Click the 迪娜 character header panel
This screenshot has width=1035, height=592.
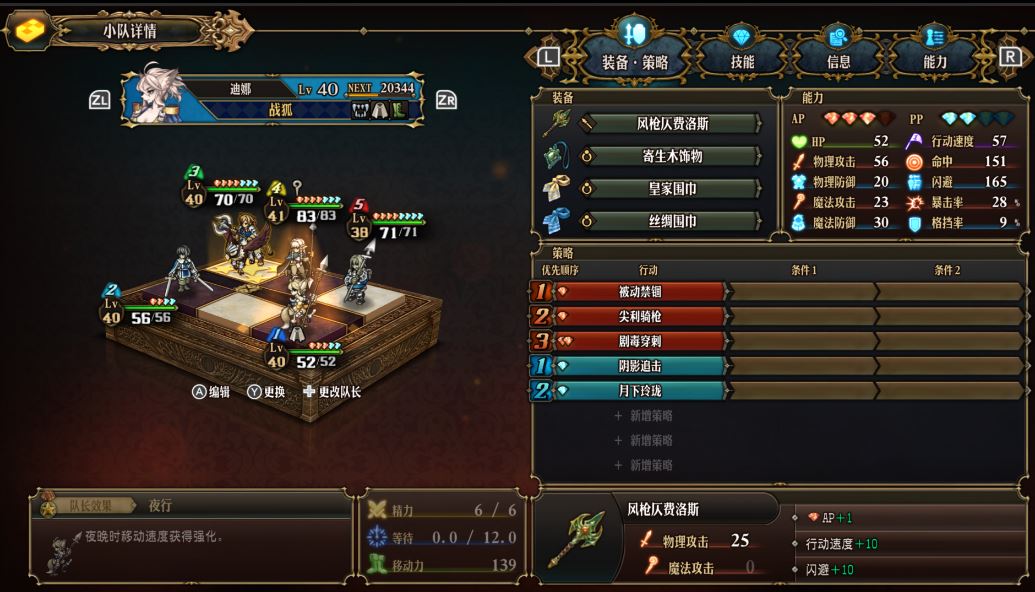272,99
